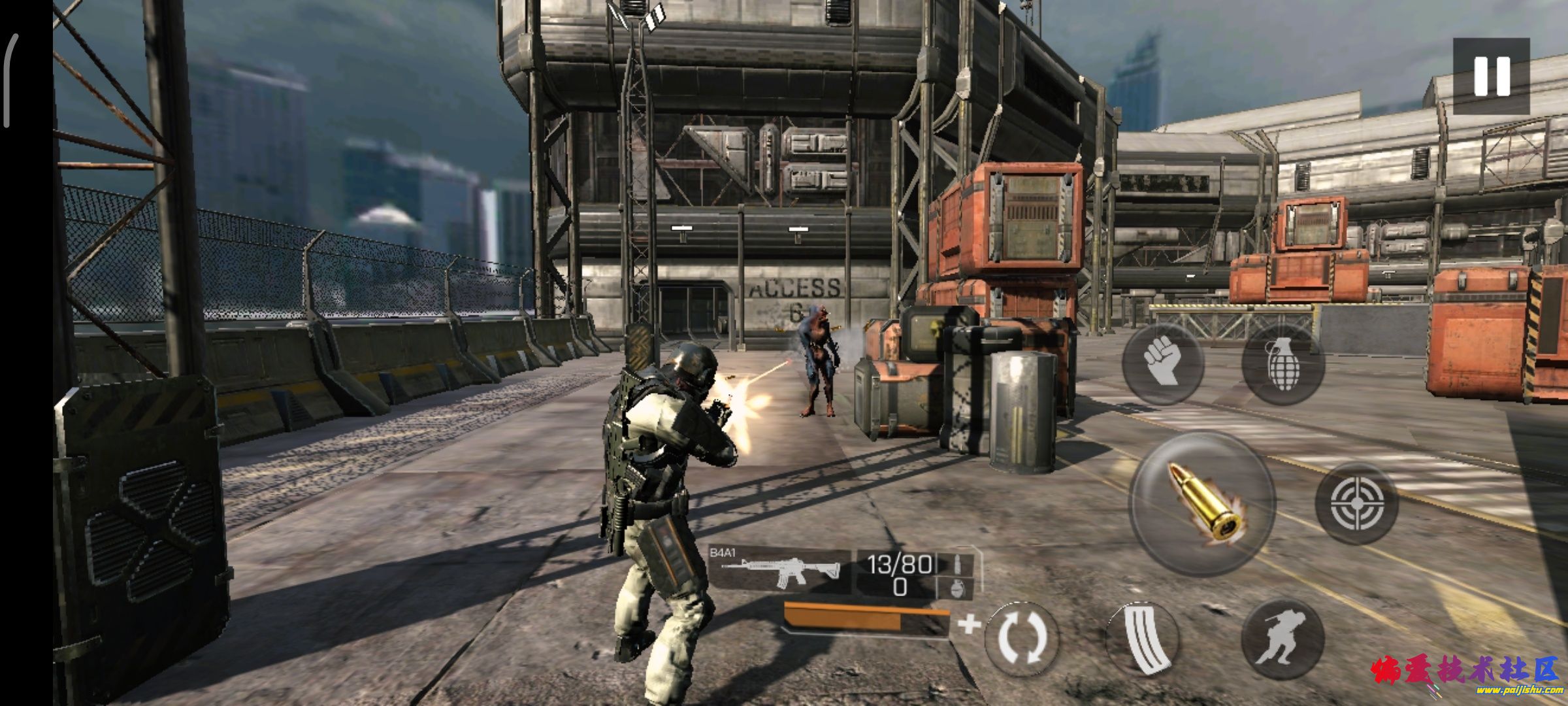Select the B4A1 rifle weapon panel

tap(781, 570)
